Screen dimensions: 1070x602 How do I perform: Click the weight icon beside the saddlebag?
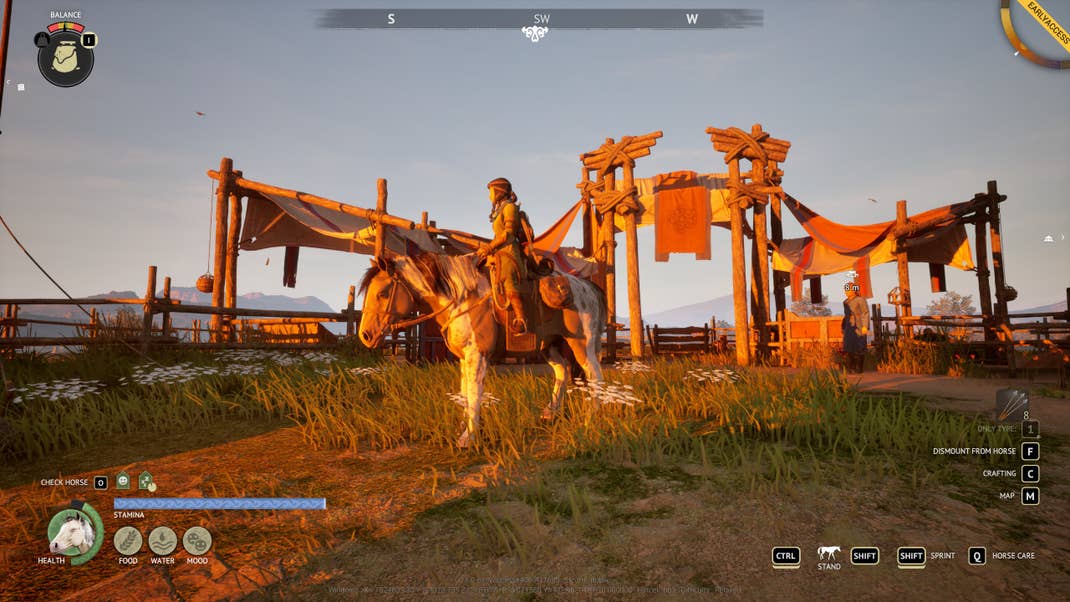42,40
